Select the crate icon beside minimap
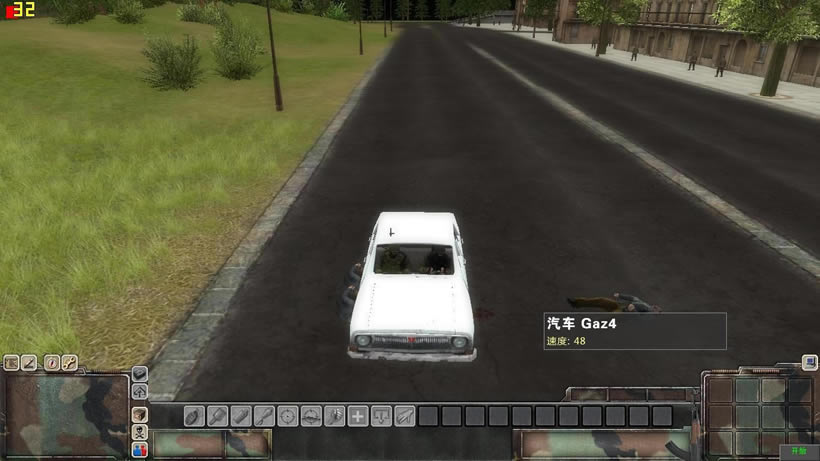The image size is (820, 461). click(140, 413)
